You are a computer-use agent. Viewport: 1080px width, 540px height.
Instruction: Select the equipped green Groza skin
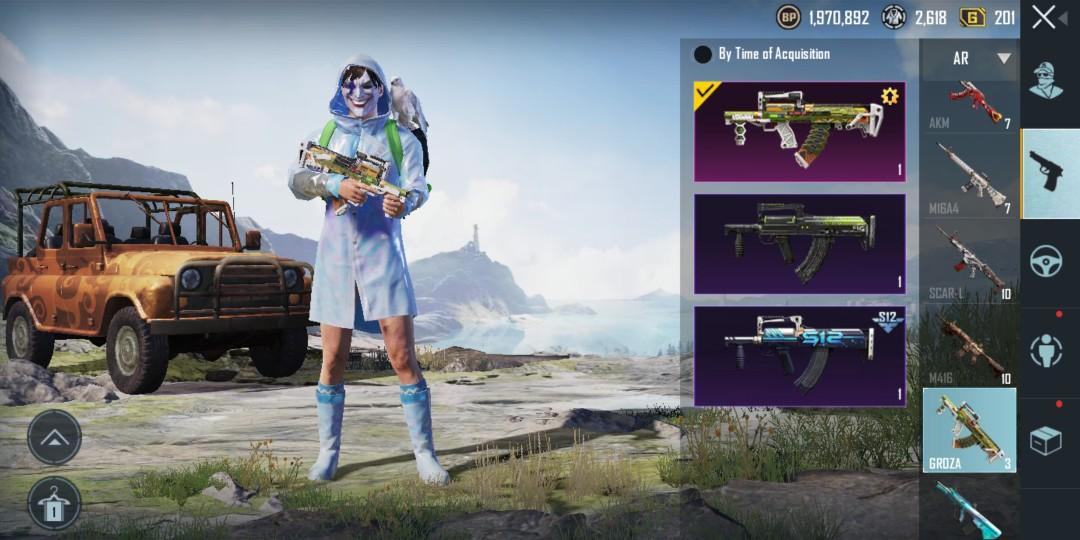[x=799, y=132]
